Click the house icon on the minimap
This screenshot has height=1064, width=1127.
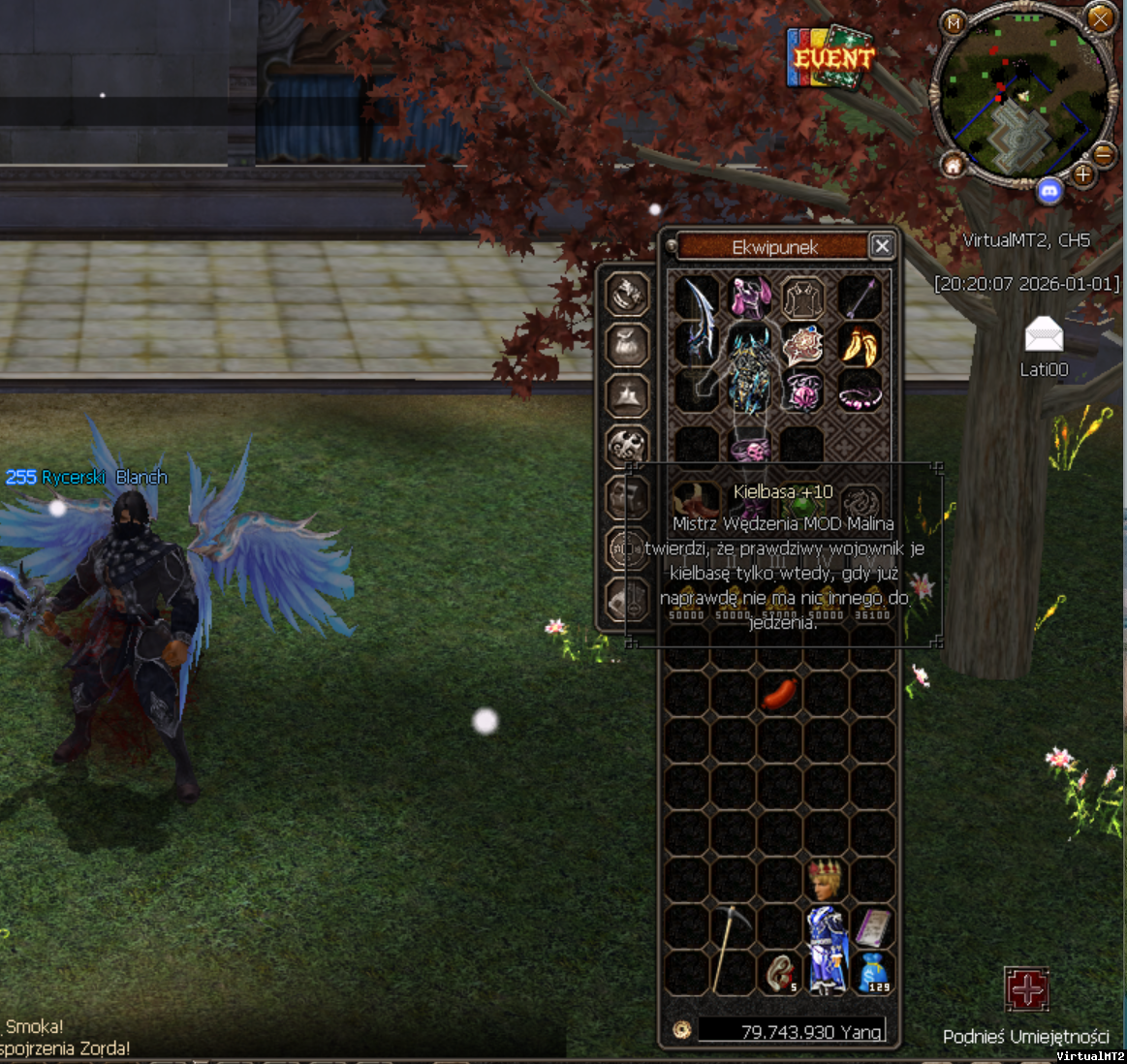coord(954,166)
